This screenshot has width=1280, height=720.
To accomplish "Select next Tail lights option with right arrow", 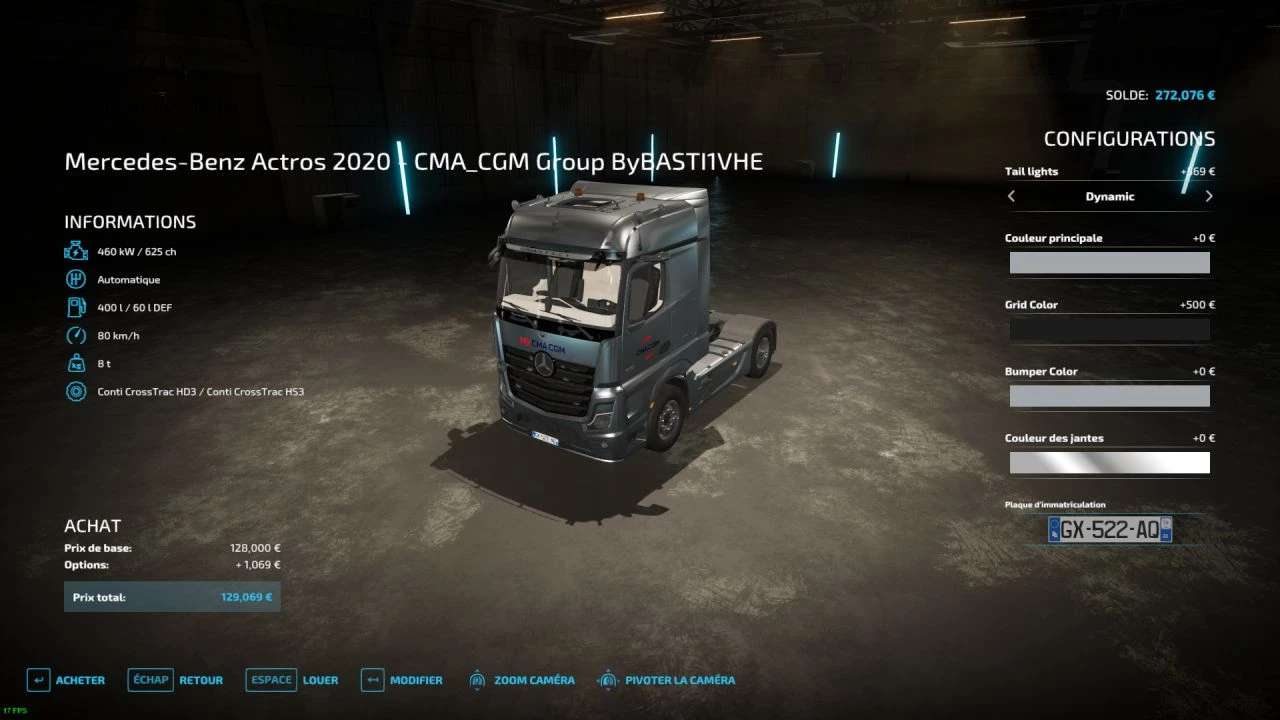I will coord(1209,196).
